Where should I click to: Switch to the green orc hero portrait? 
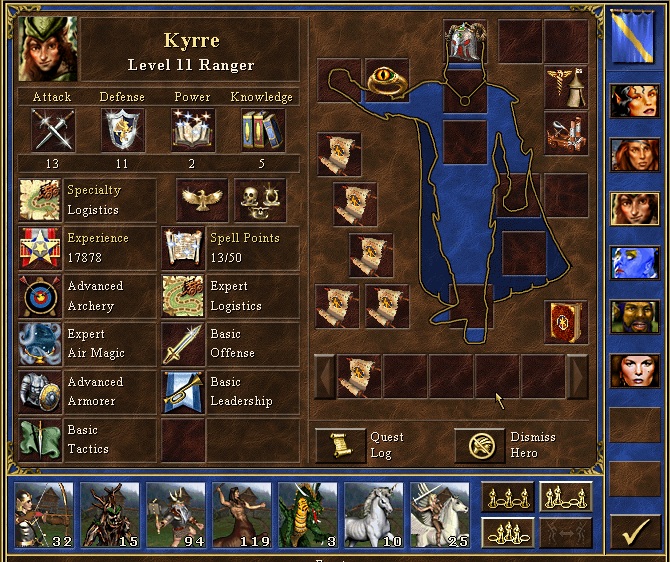[634, 316]
